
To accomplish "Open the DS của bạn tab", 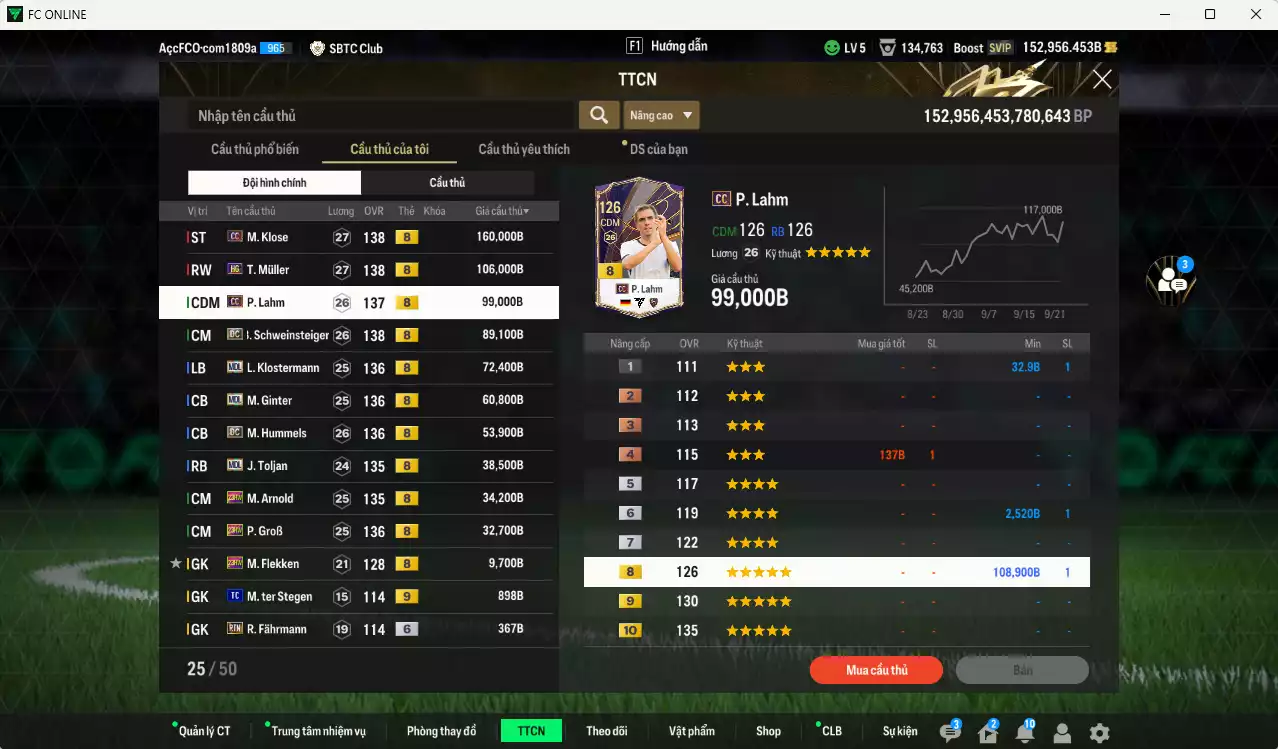I will tap(658, 149).
